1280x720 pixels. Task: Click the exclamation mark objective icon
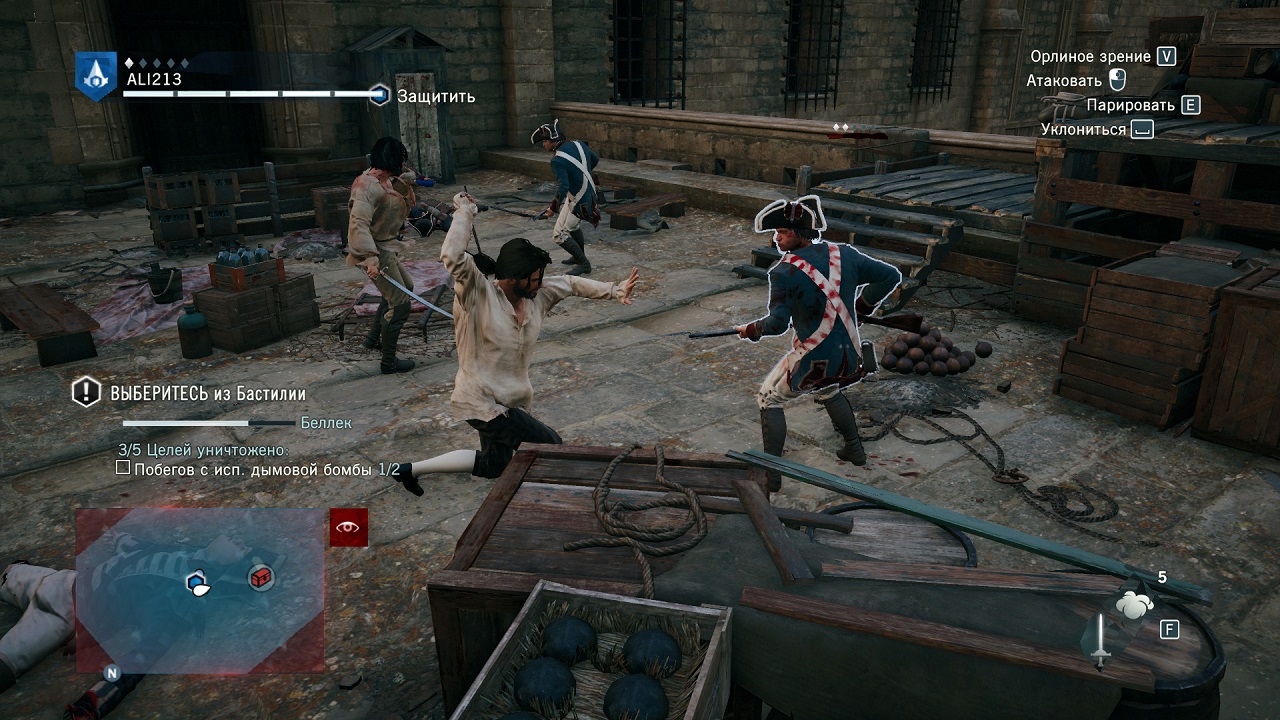tap(86, 392)
